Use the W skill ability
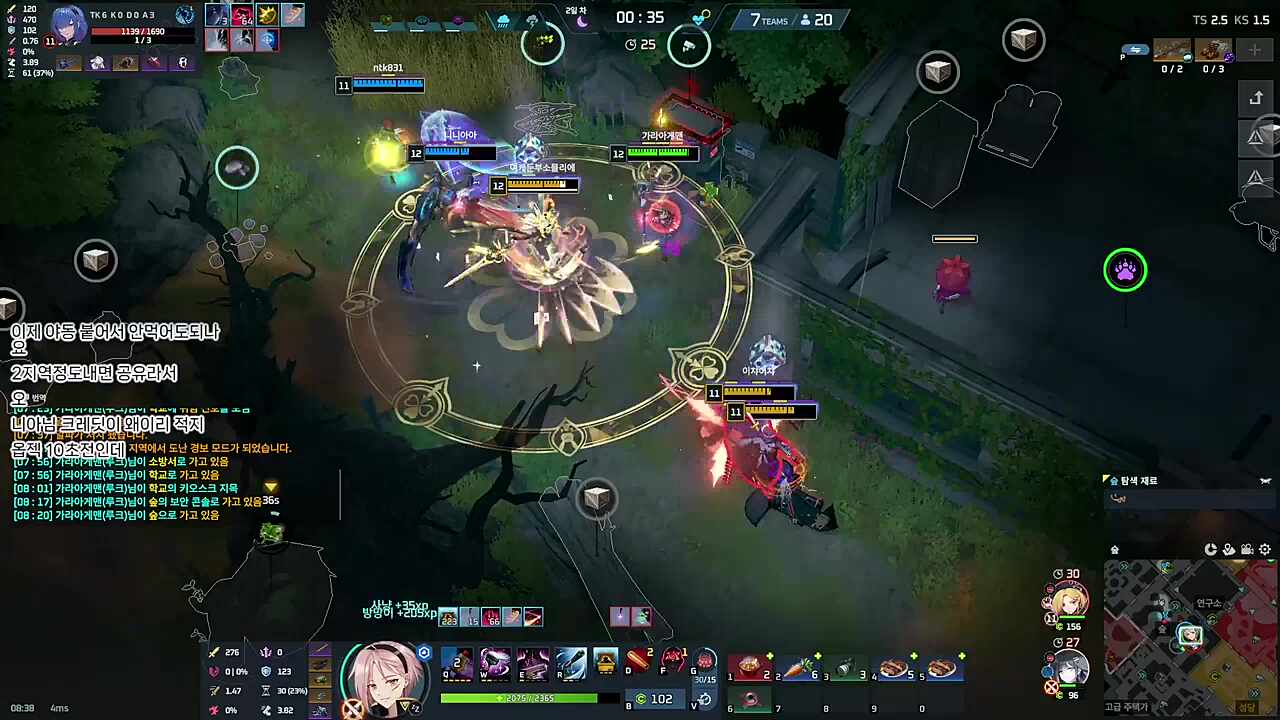Image resolution: width=1280 pixels, height=720 pixels. click(495, 663)
